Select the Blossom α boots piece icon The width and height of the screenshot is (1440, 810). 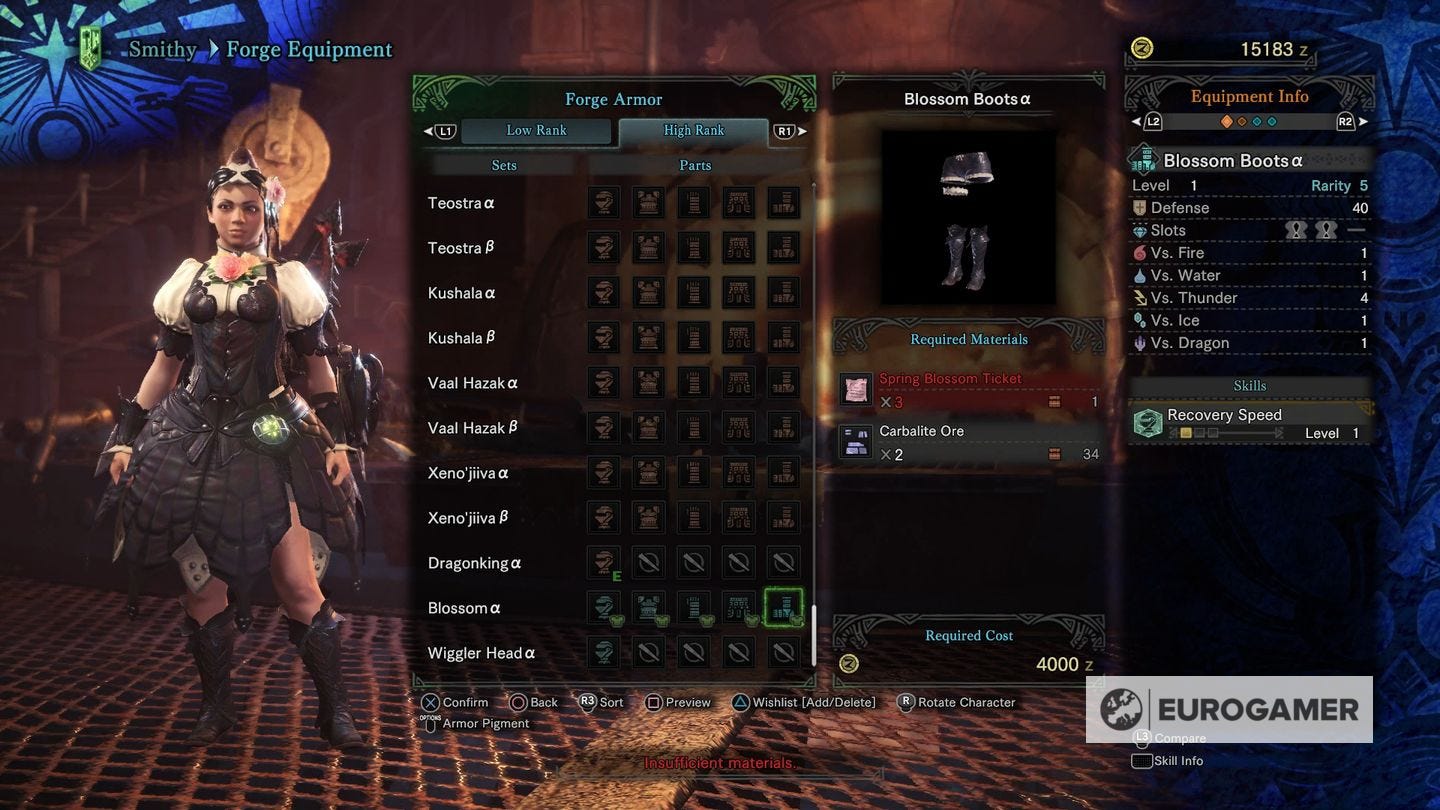pyautogui.click(x=784, y=608)
